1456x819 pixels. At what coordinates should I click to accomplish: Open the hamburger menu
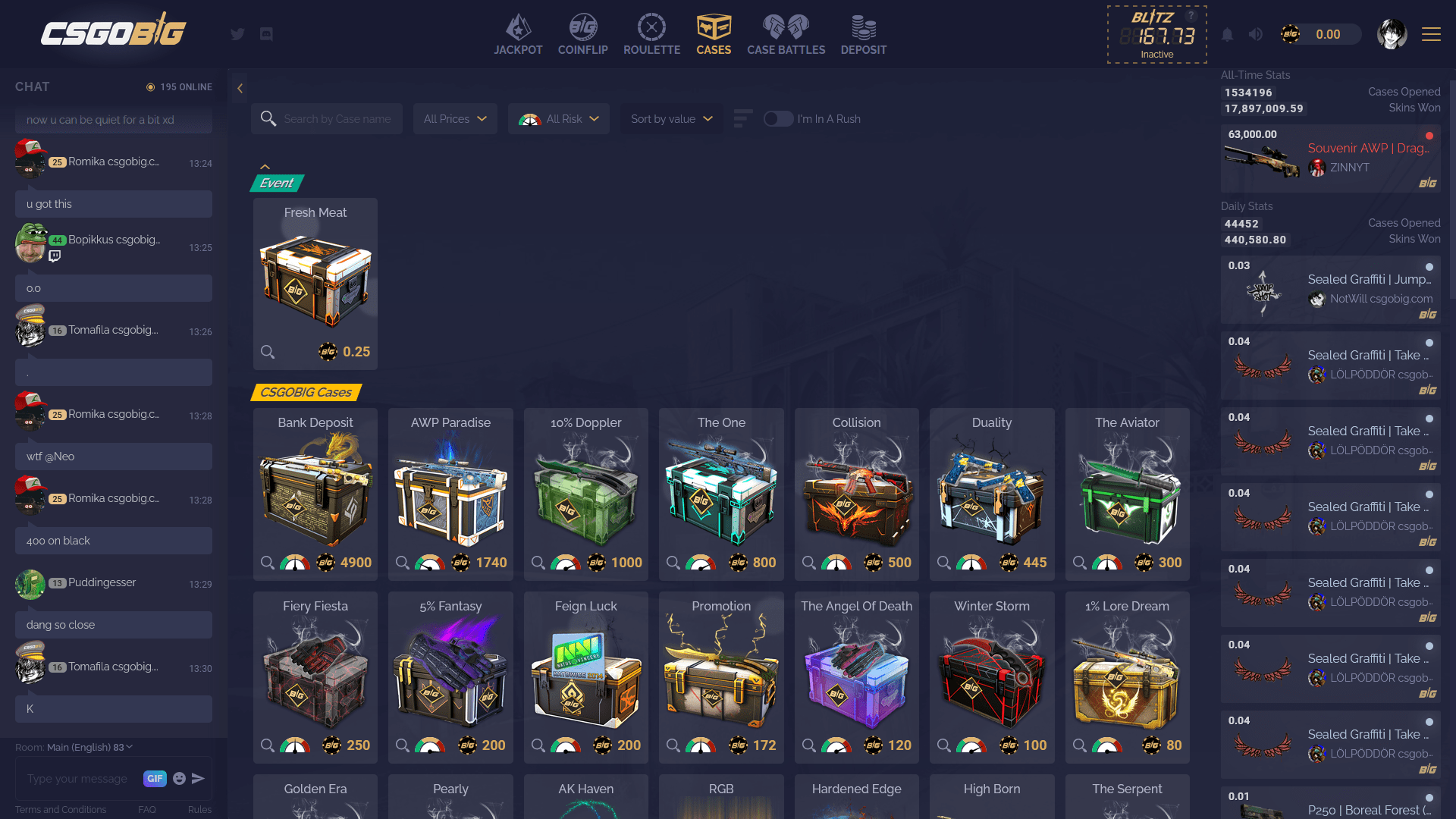pyautogui.click(x=1431, y=34)
